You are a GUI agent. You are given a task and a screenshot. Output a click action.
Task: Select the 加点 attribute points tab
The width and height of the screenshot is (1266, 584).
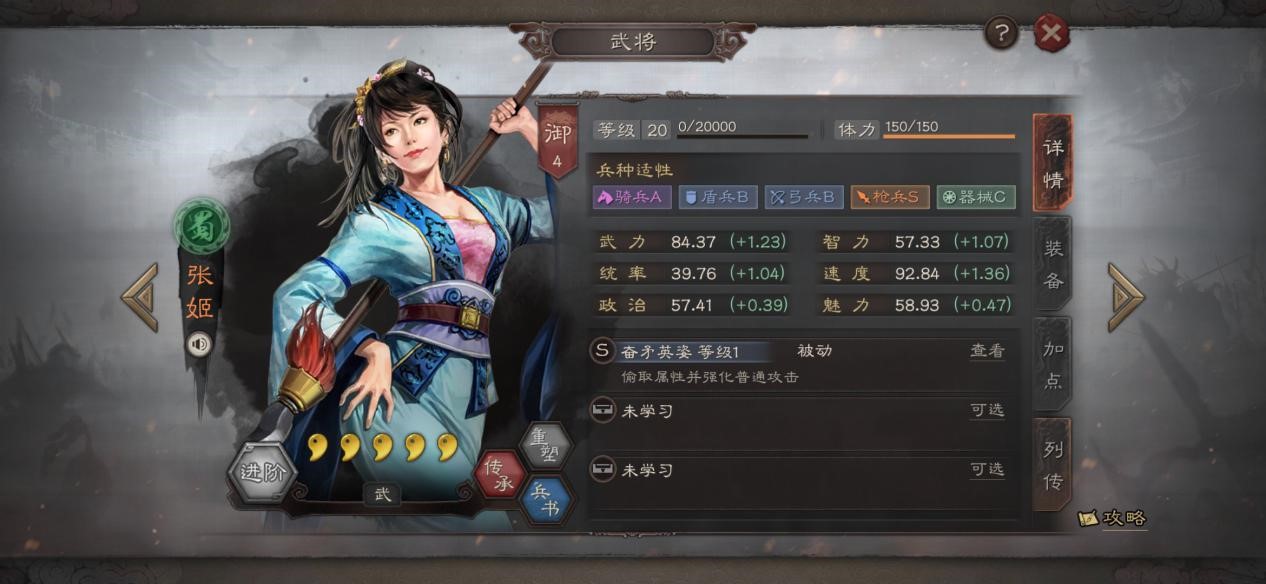pyautogui.click(x=1053, y=365)
